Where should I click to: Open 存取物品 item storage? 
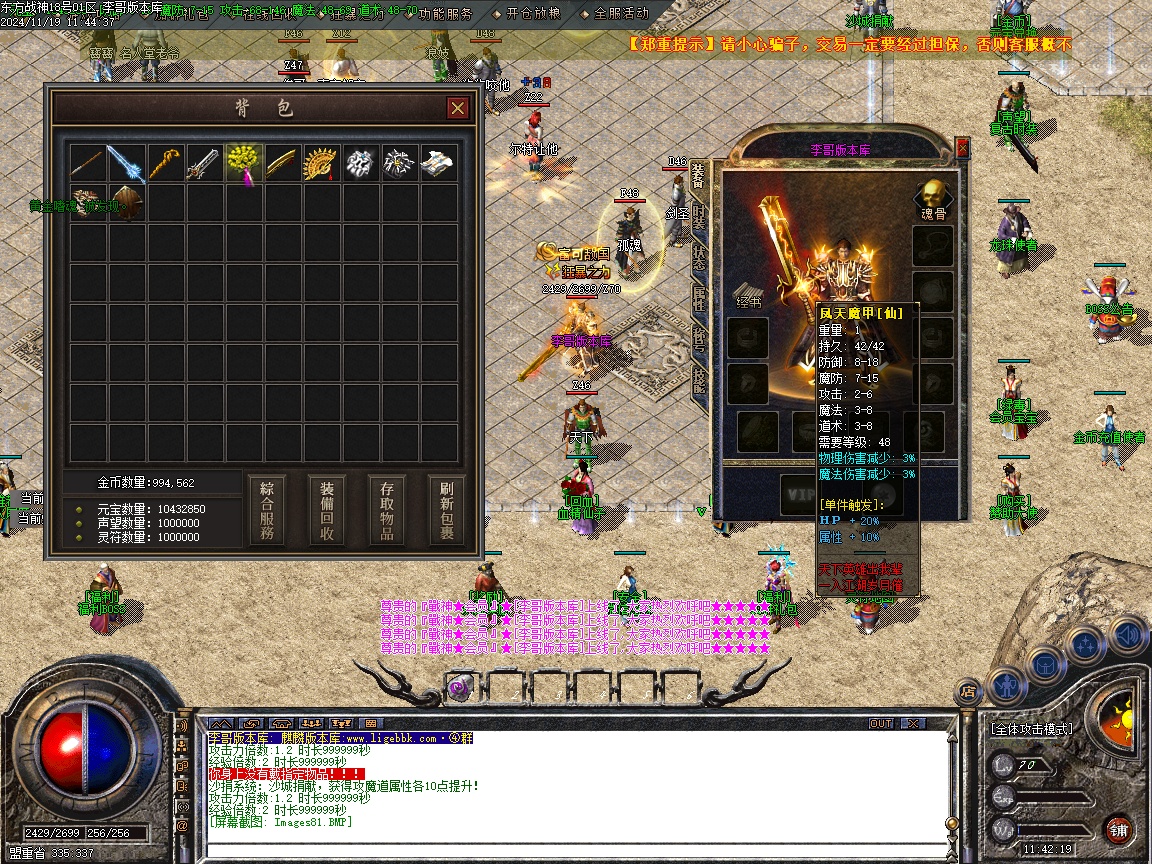[x=387, y=509]
